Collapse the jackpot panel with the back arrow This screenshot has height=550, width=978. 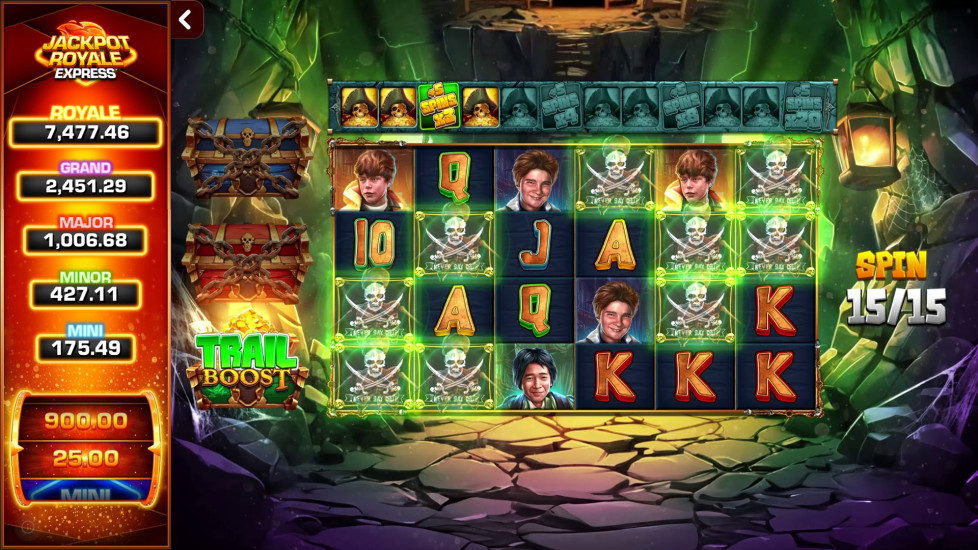[186, 19]
